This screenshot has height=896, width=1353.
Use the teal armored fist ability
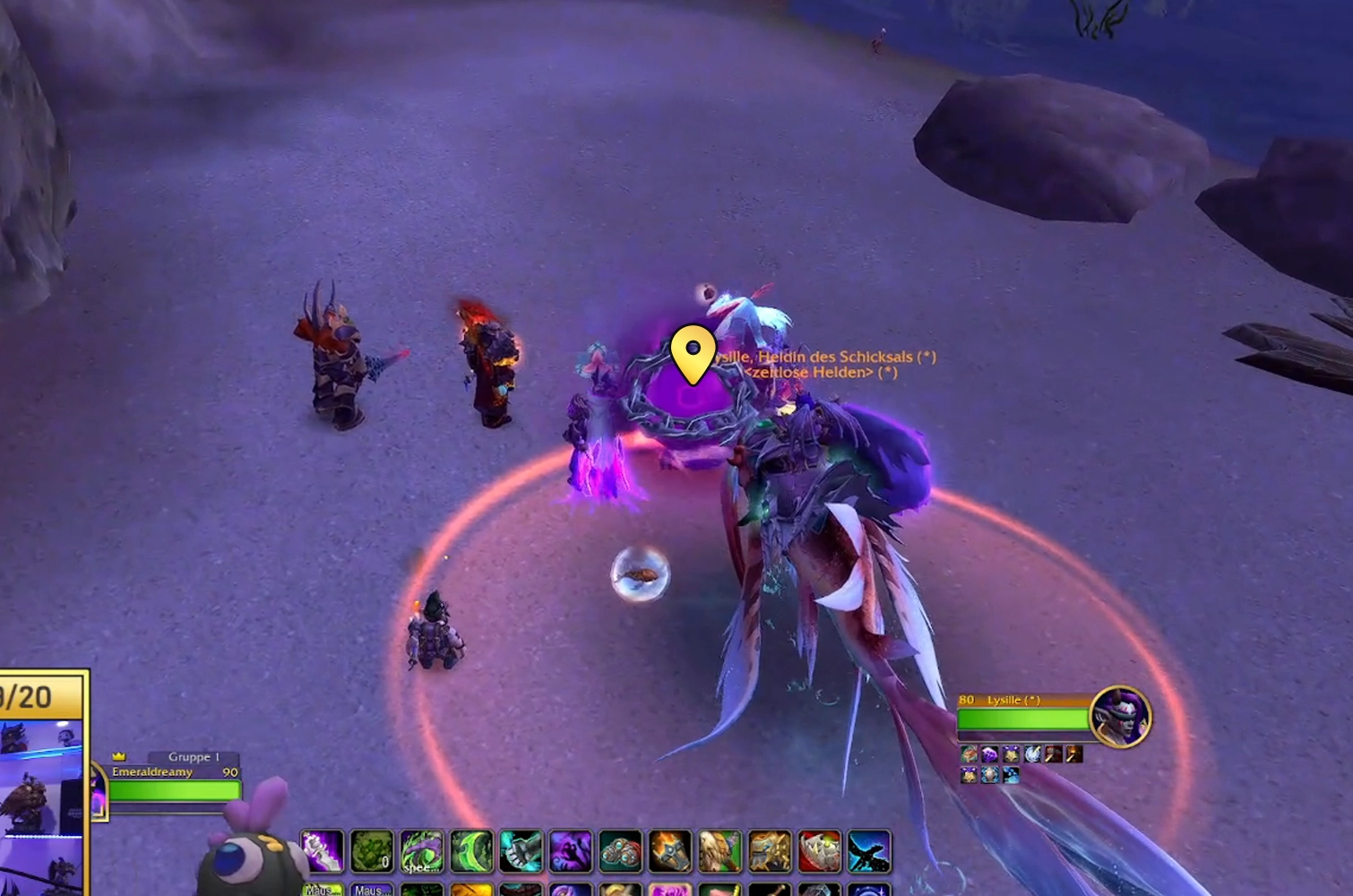pos(521,851)
